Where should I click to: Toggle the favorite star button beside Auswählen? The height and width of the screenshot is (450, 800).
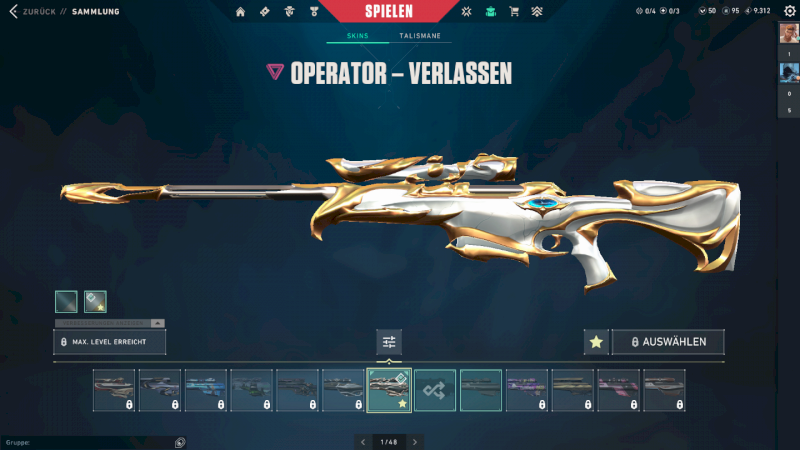pyautogui.click(x=596, y=342)
